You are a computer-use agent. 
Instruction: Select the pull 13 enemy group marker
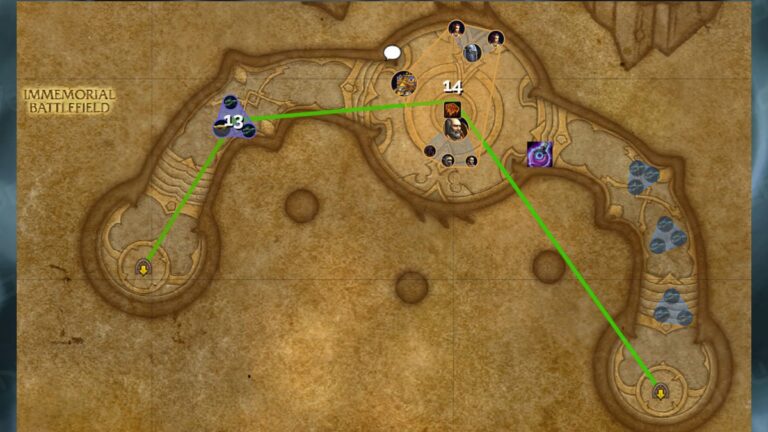[233, 121]
